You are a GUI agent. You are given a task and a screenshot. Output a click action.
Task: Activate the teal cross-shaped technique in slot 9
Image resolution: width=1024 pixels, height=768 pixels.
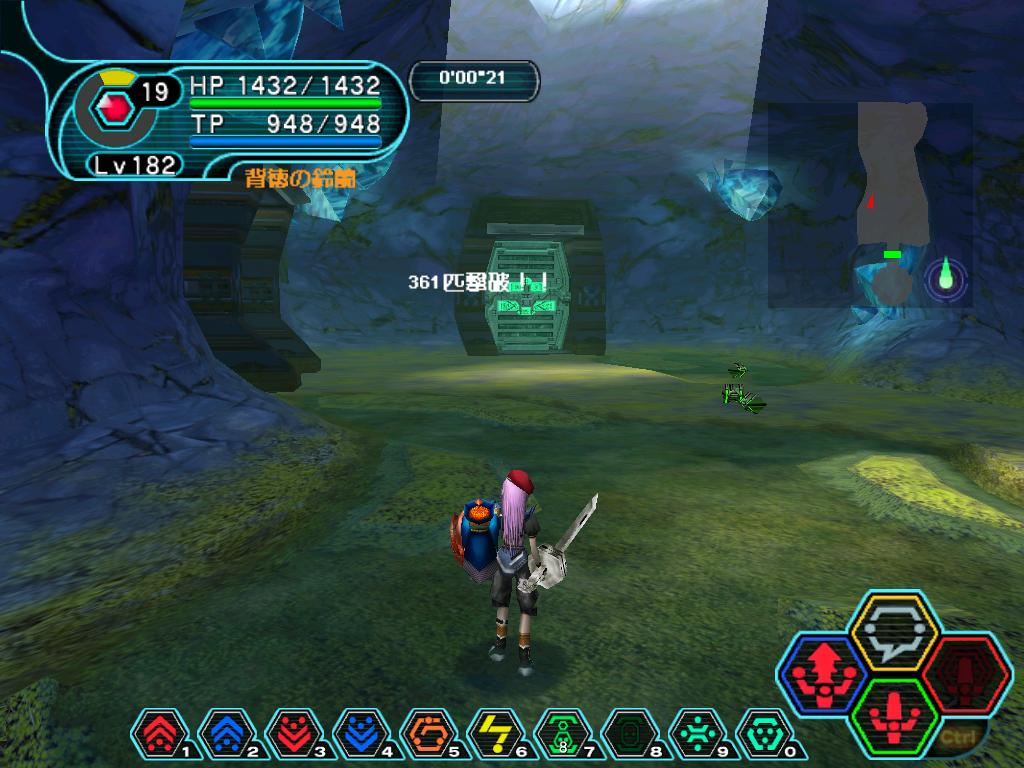(x=696, y=736)
